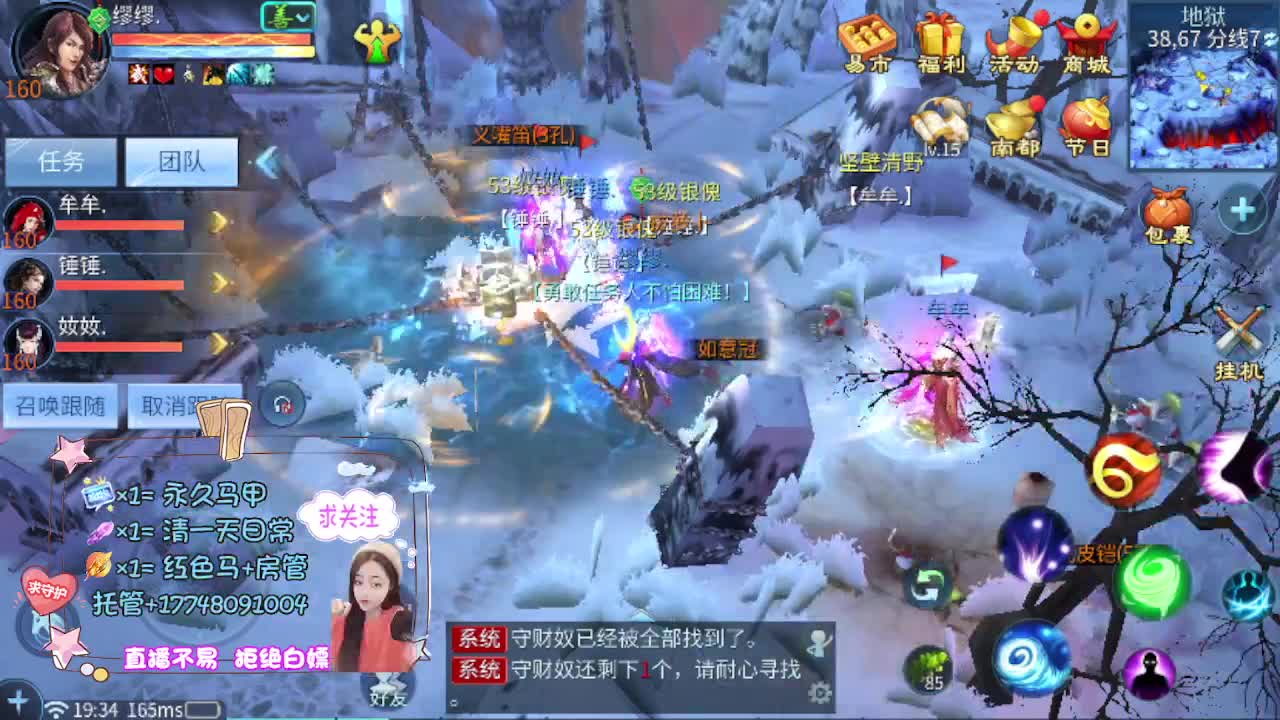Switch to the 团队 tab
The height and width of the screenshot is (720, 1280).
(180, 160)
